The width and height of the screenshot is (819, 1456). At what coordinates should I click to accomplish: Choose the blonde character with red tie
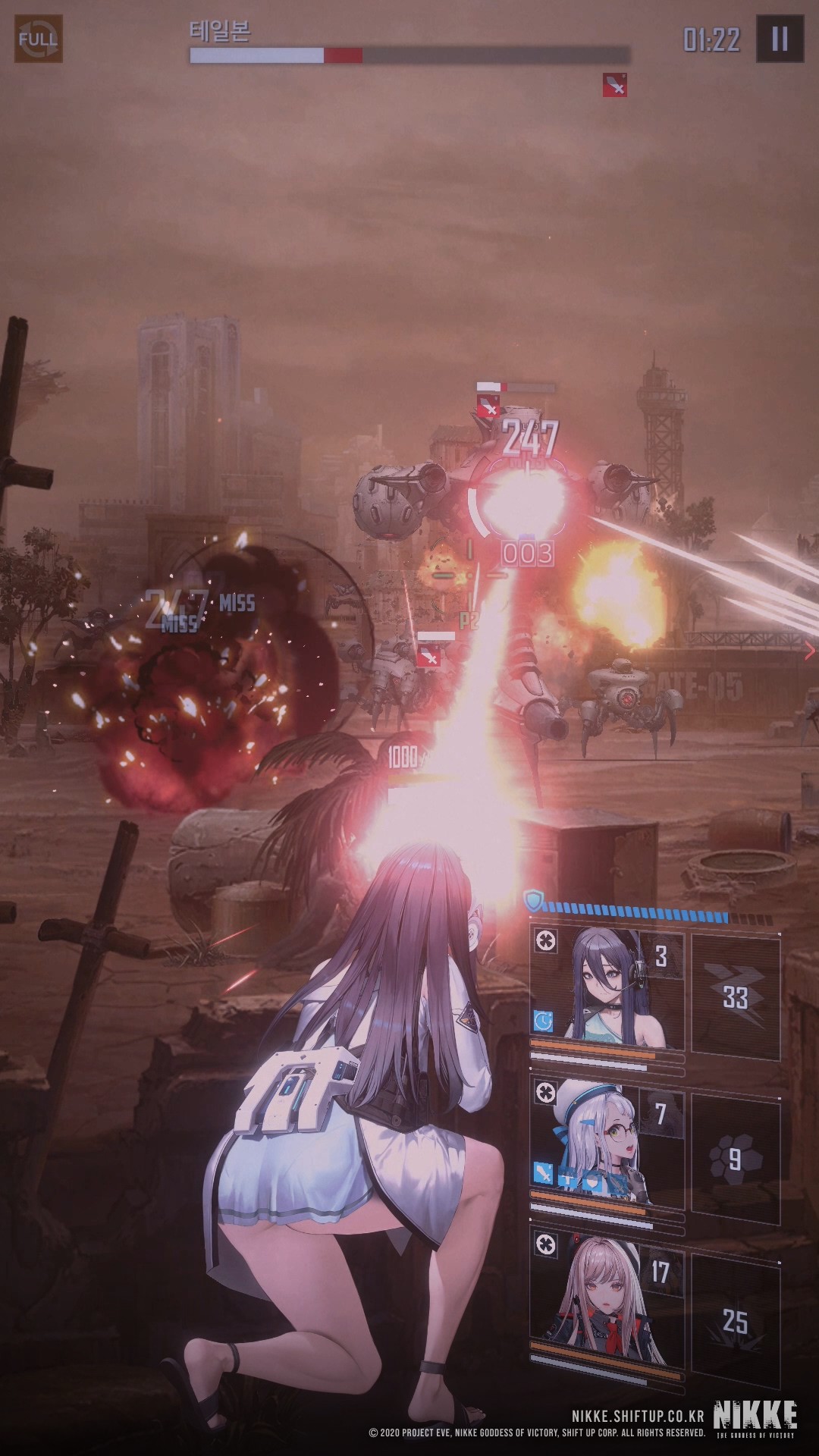607,1288
